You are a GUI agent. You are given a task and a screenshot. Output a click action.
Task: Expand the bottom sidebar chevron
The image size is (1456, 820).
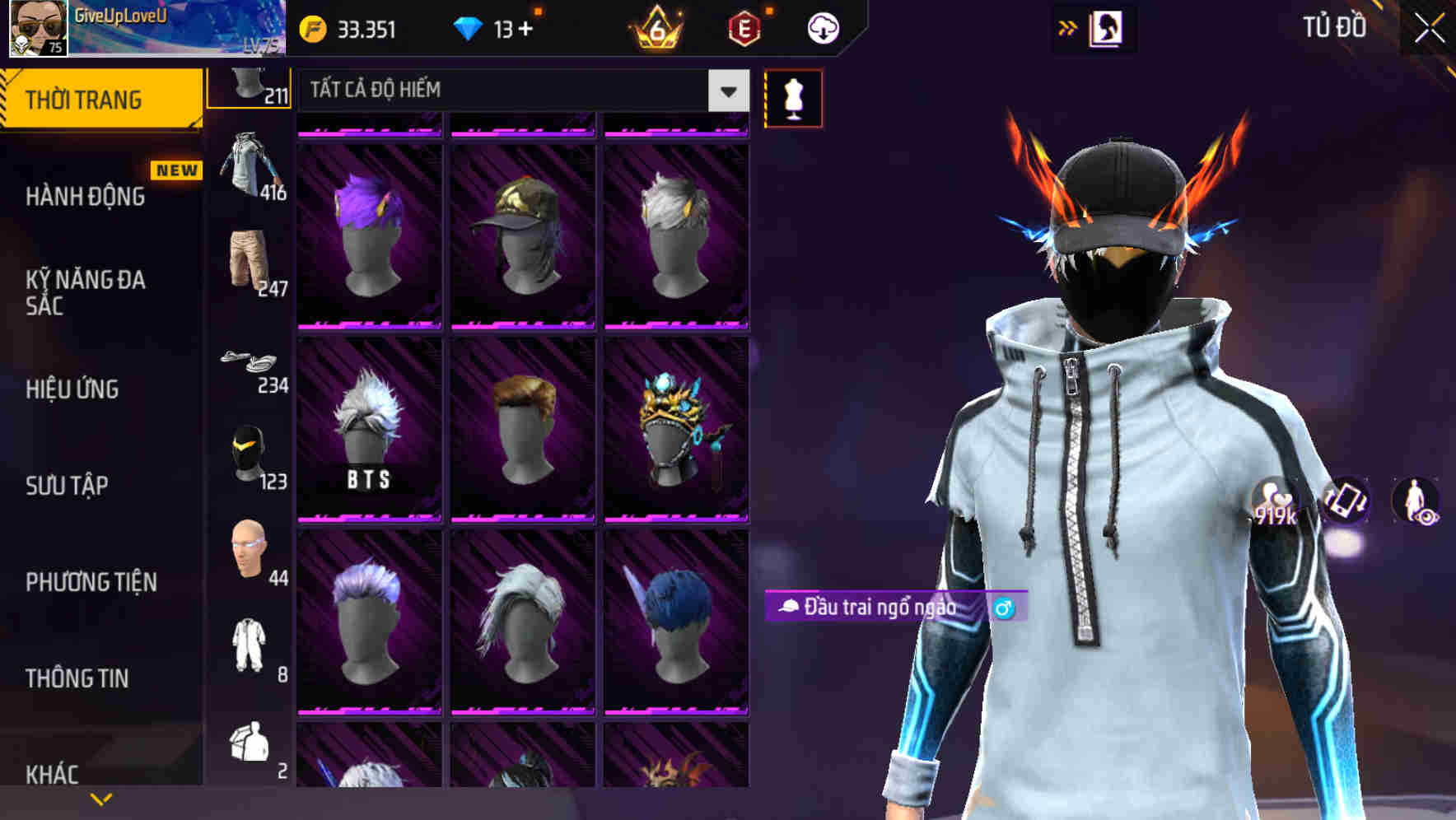pyautogui.click(x=100, y=798)
